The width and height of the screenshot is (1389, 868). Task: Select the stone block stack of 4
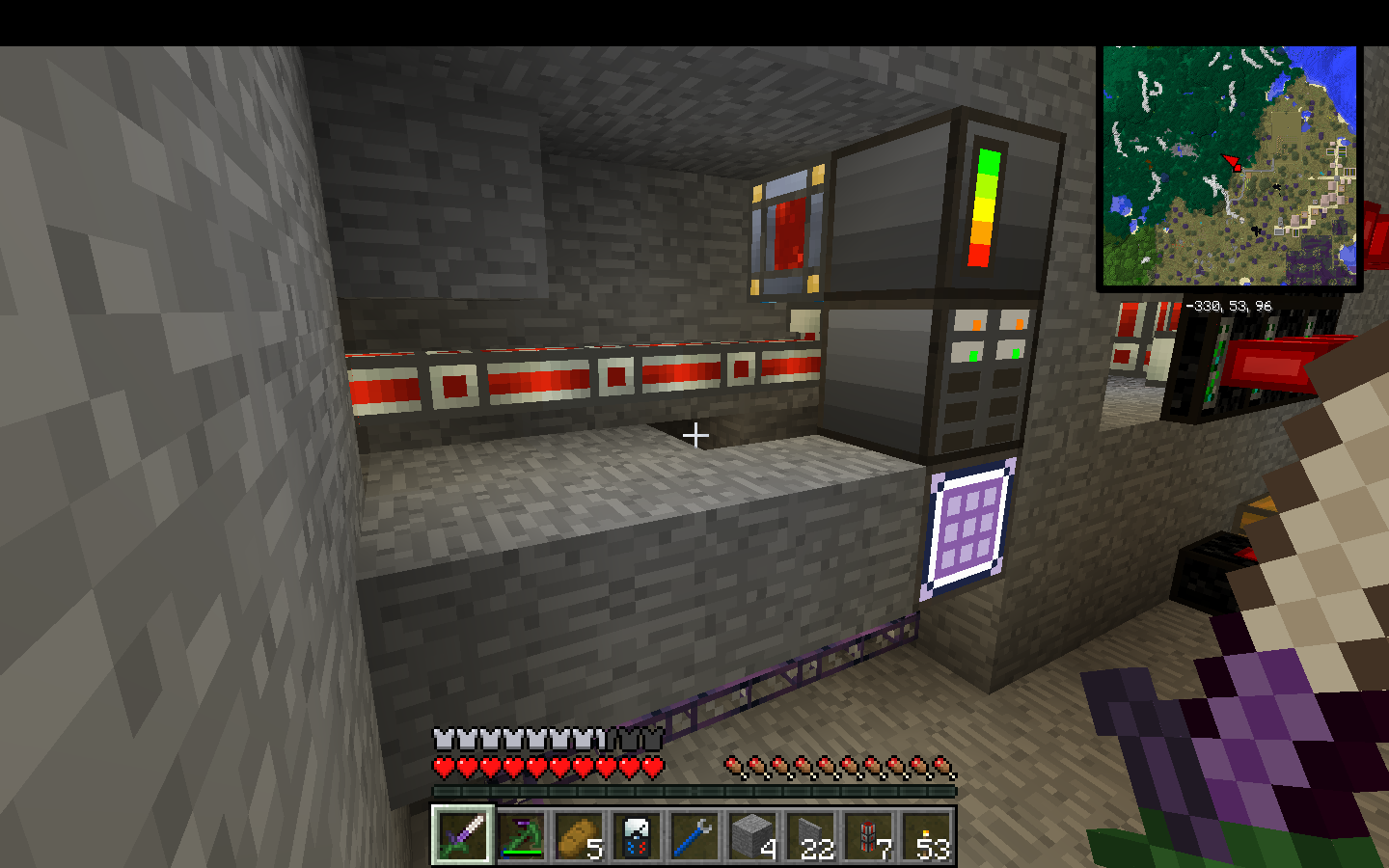coord(752,834)
